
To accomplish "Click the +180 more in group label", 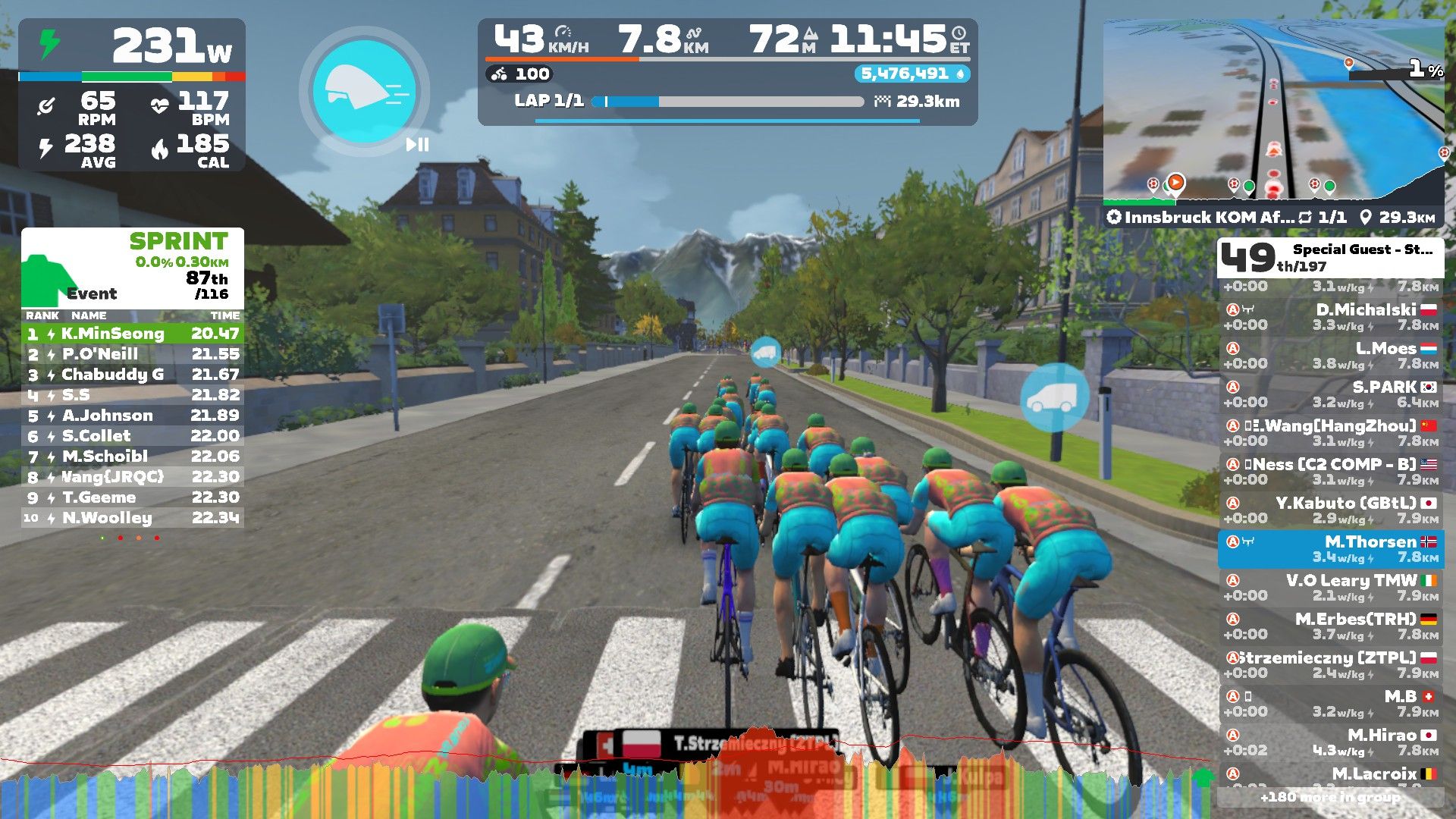I will [1331, 797].
